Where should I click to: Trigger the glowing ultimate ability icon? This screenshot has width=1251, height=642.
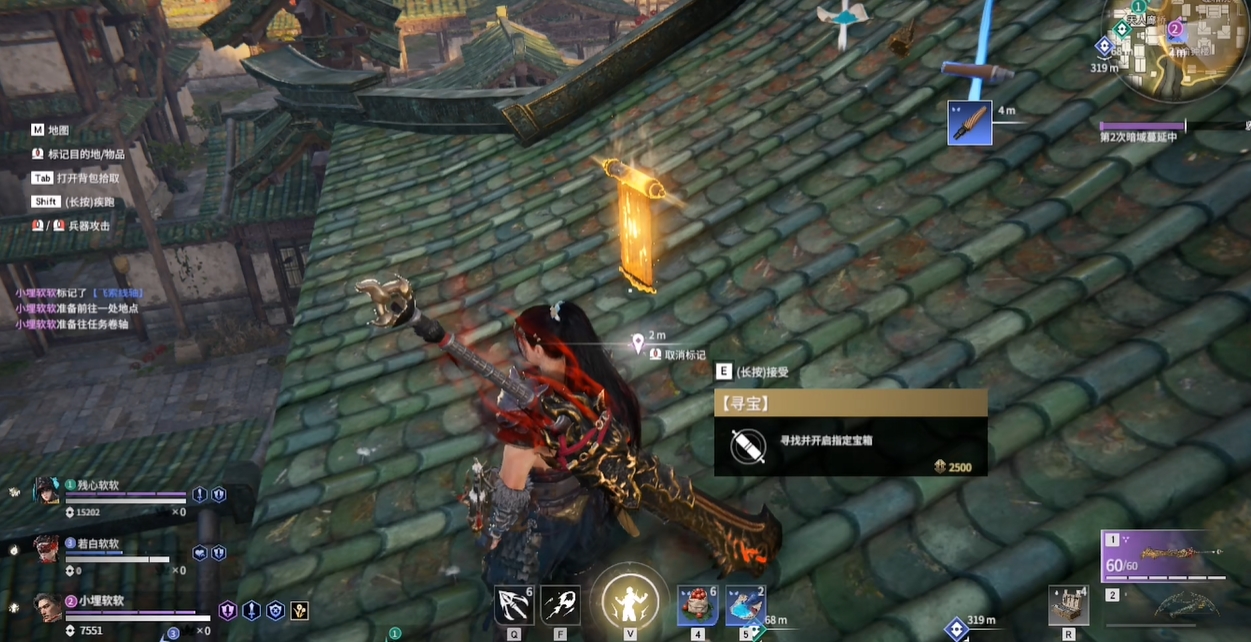[x=629, y=602]
